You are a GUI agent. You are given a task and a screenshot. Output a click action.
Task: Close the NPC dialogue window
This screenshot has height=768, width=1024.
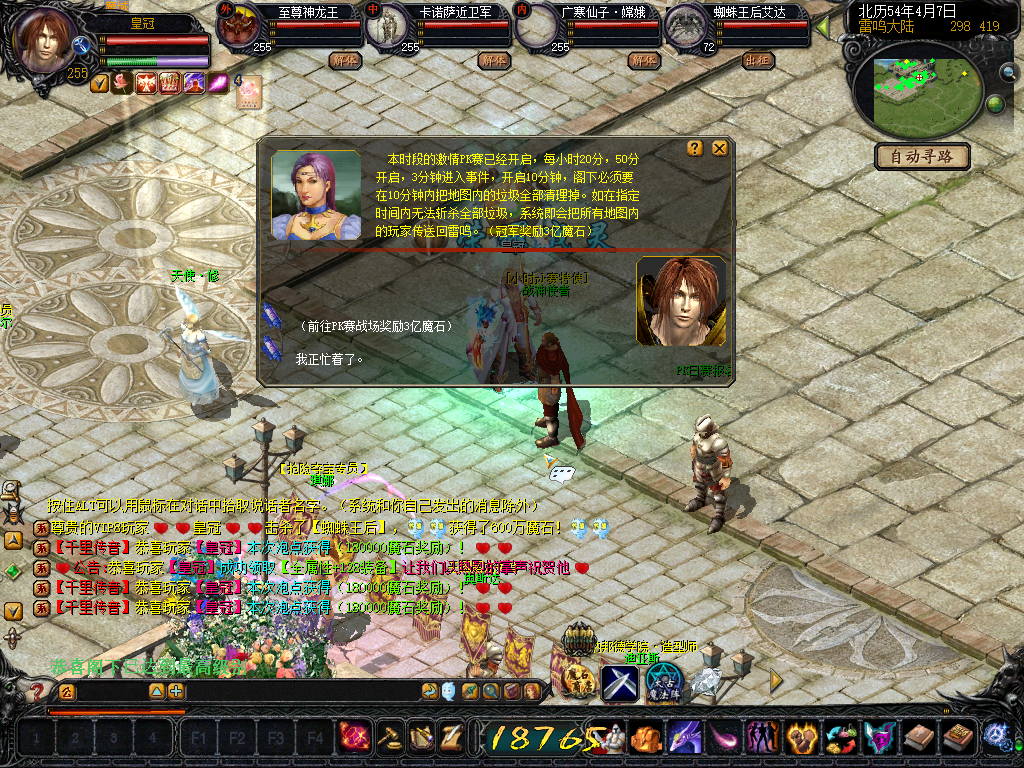tap(719, 149)
